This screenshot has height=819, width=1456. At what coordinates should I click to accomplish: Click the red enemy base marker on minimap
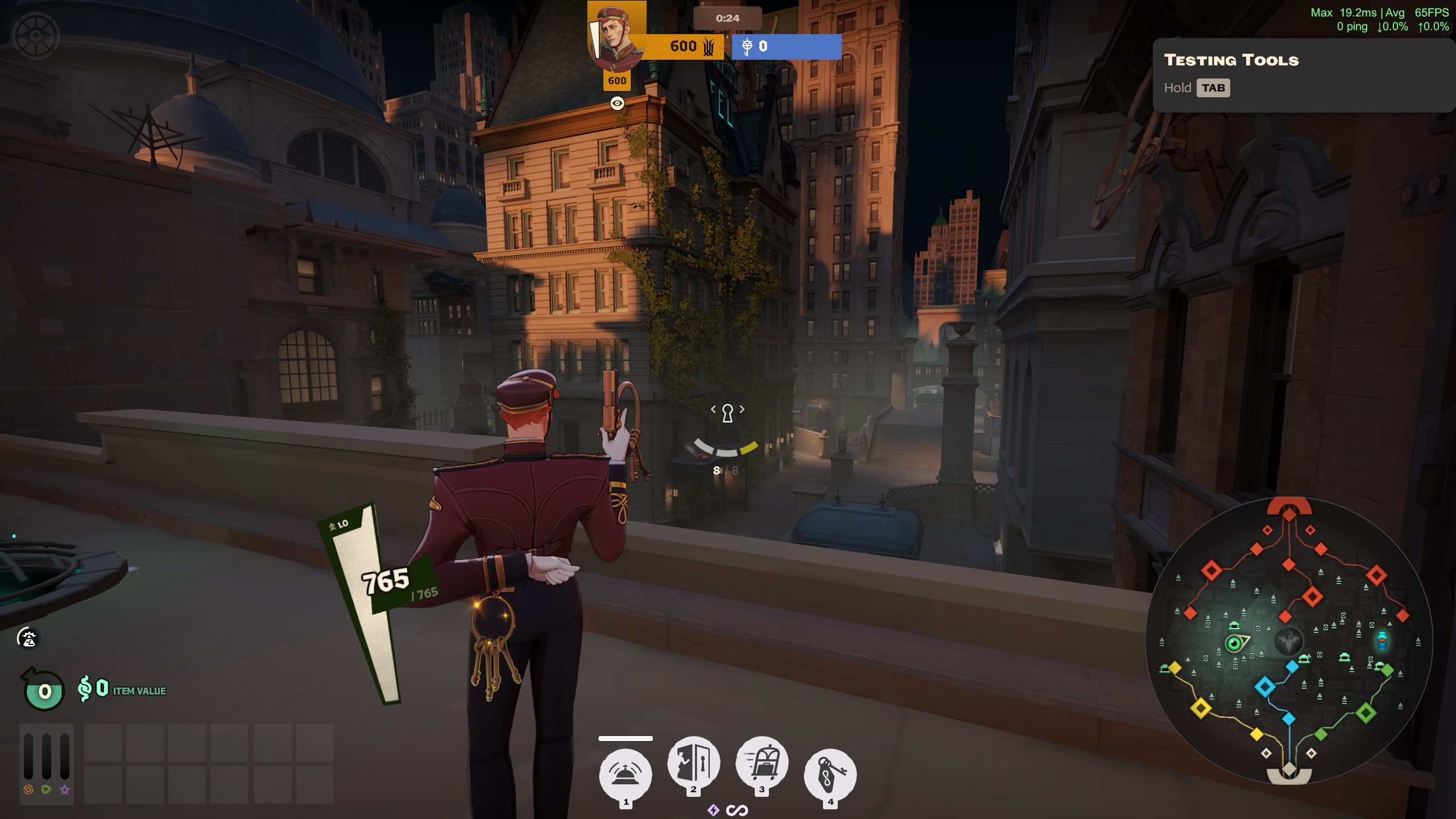[x=1289, y=509]
